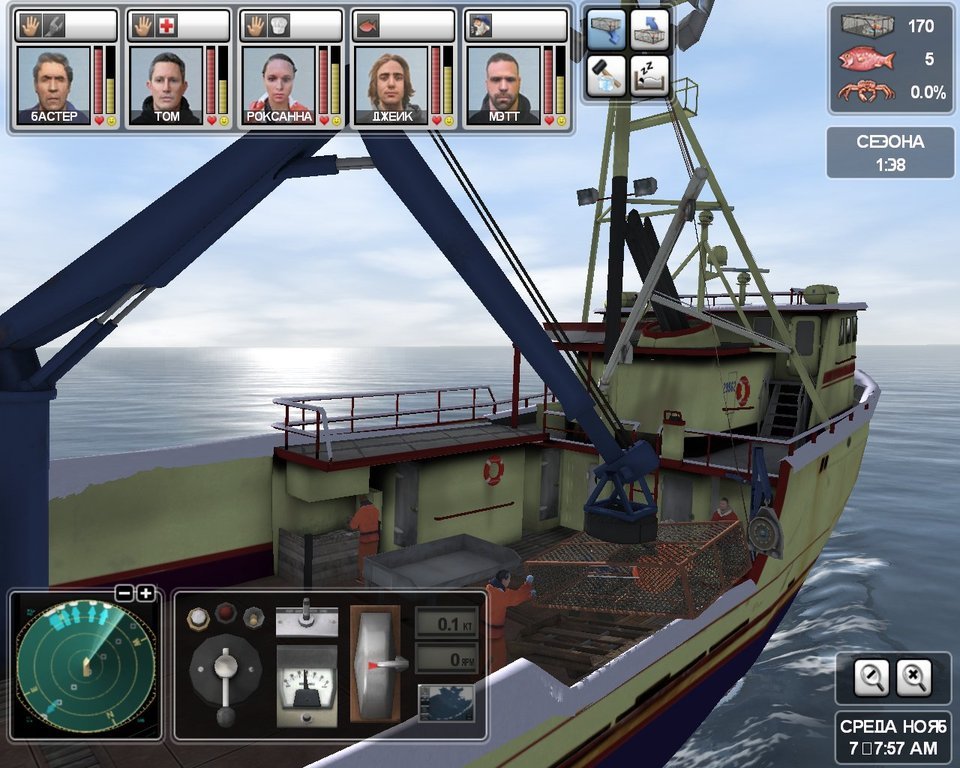Open the sea chart map thumbnail
960x768 pixels.
445,702
